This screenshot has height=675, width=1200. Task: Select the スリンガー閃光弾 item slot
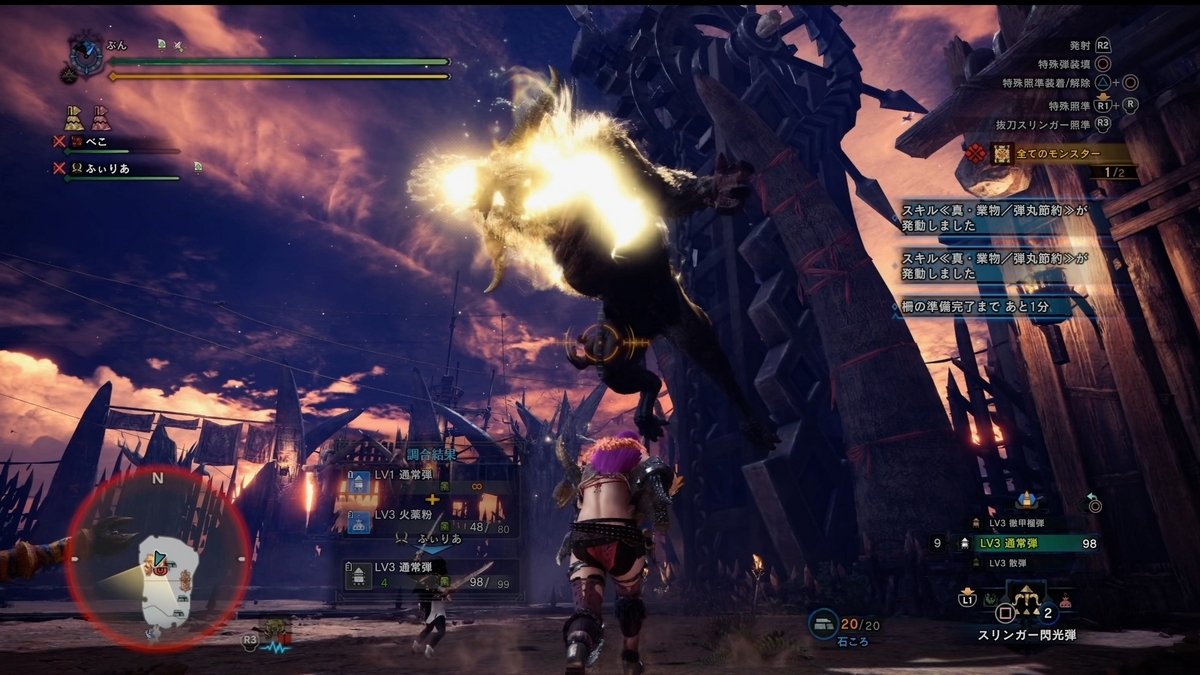[x=1027, y=600]
